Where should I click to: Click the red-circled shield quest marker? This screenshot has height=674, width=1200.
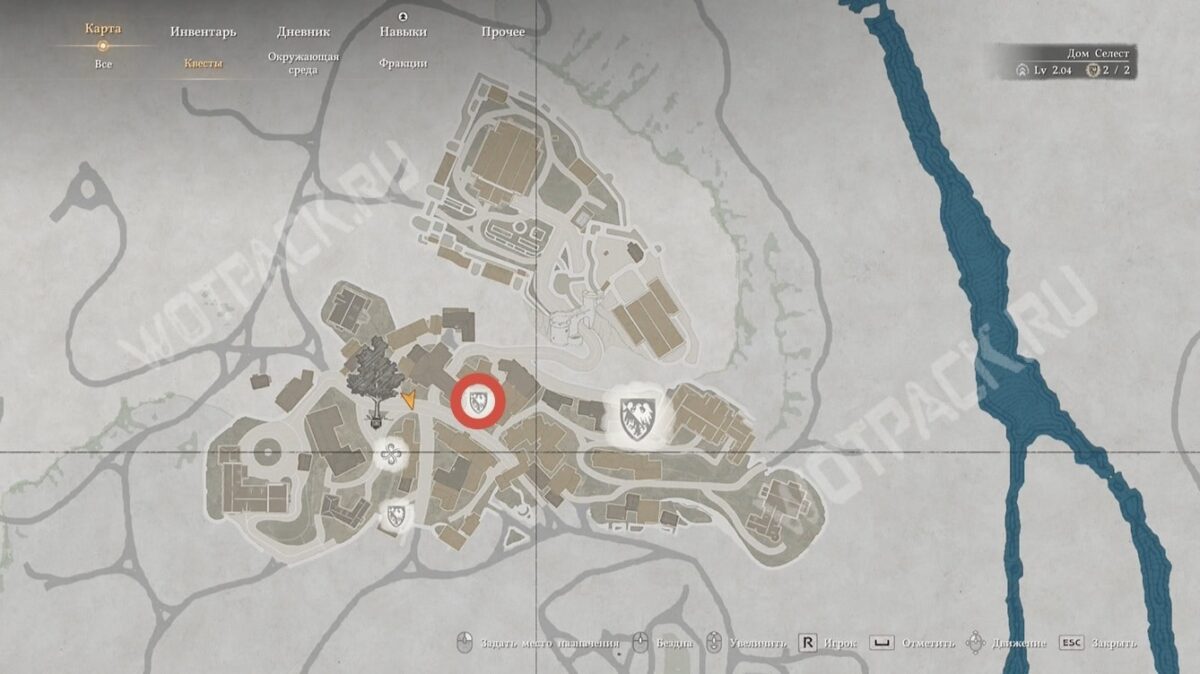tap(478, 403)
